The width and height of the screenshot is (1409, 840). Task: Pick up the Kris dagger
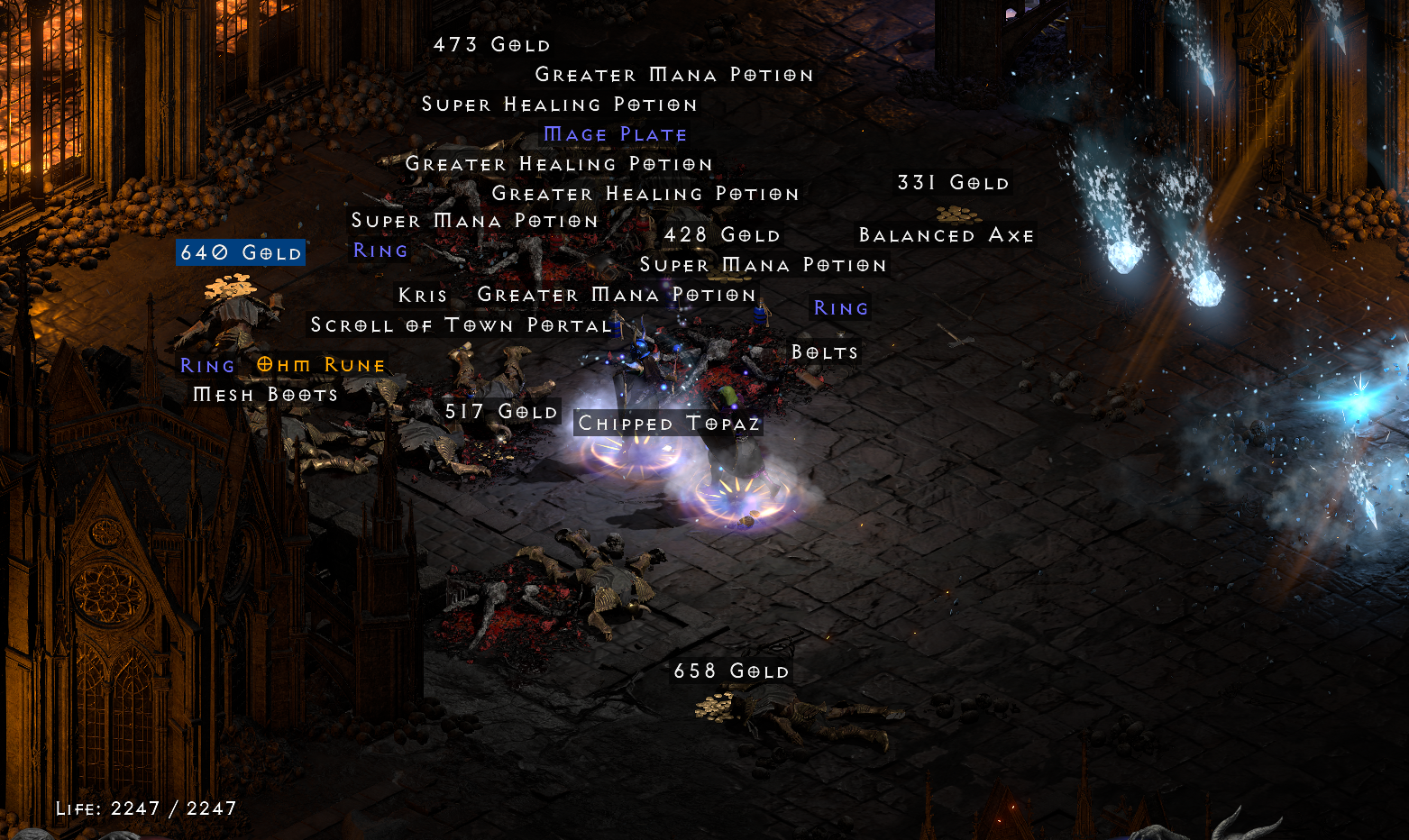pyautogui.click(x=423, y=295)
